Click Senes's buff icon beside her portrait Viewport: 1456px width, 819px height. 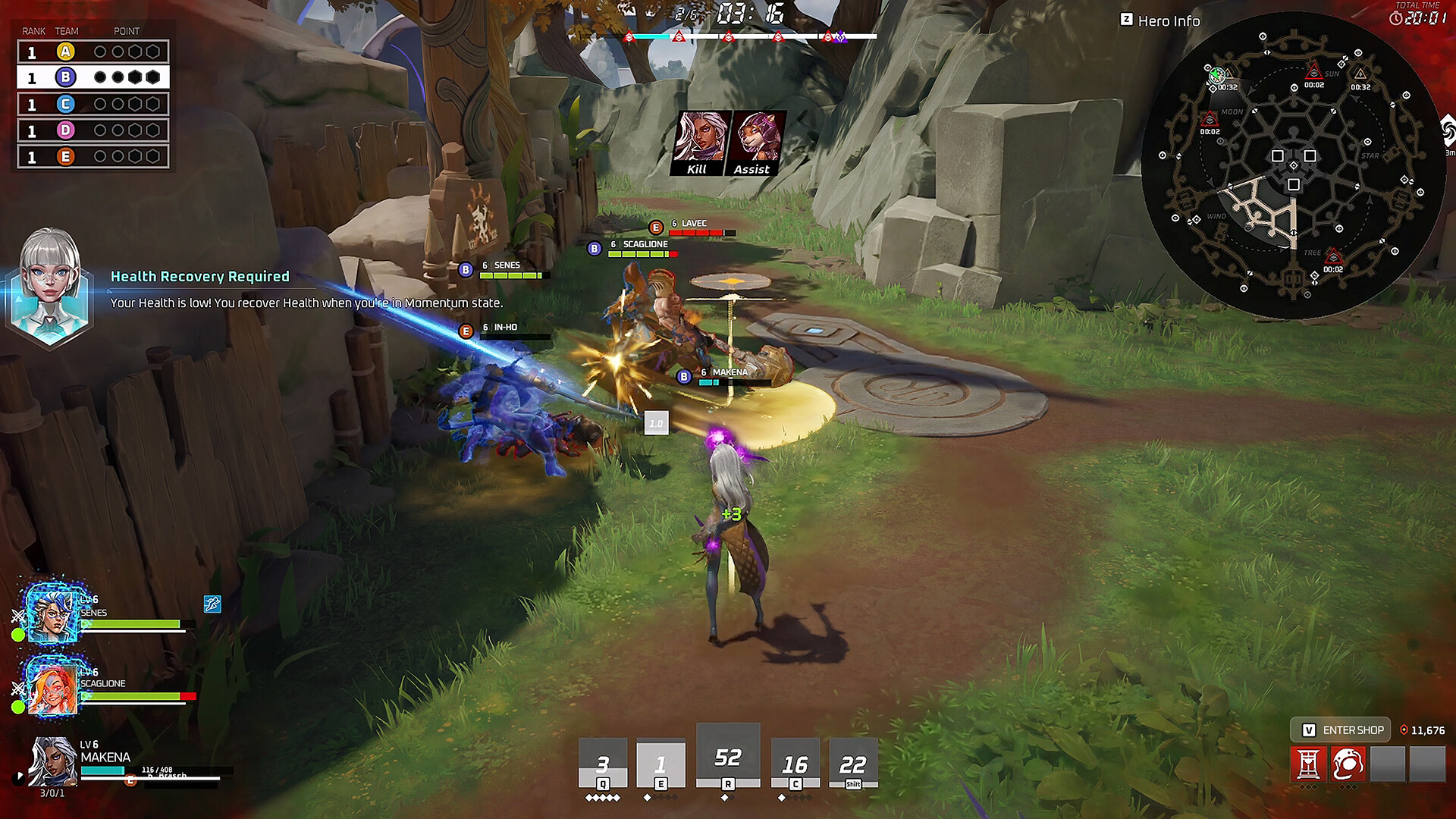[x=212, y=605]
